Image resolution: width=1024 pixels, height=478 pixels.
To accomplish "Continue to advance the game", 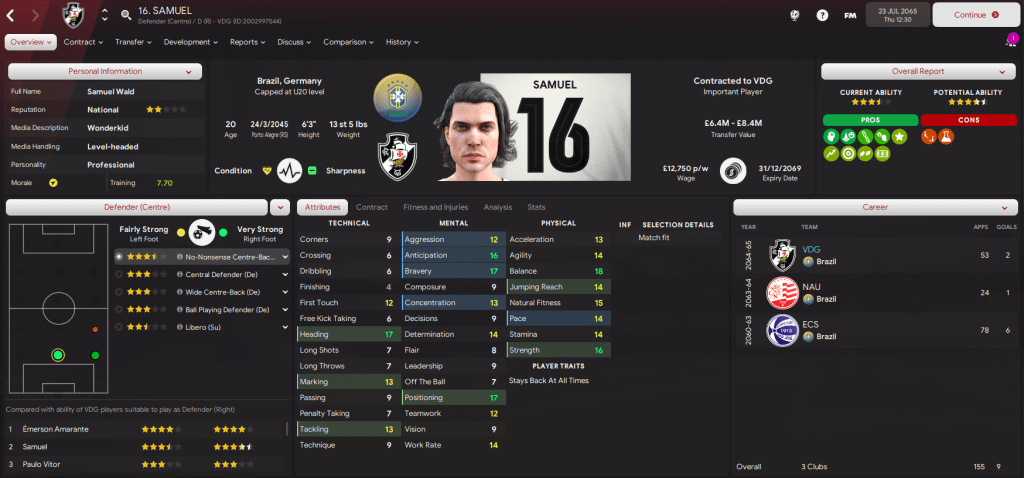I will pos(971,15).
